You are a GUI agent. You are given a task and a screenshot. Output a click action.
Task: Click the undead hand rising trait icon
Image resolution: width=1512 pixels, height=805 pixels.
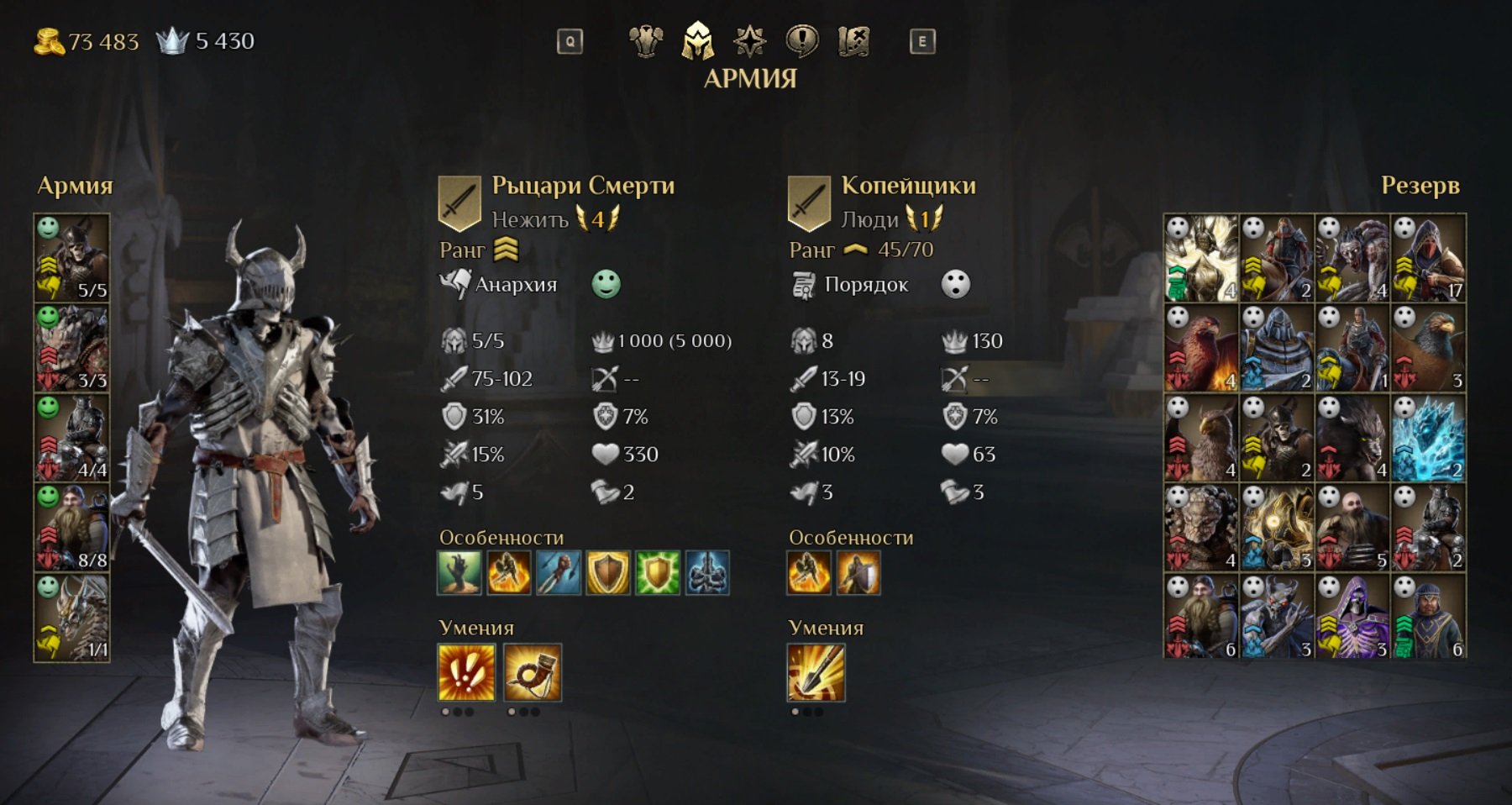(x=459, y=573)
